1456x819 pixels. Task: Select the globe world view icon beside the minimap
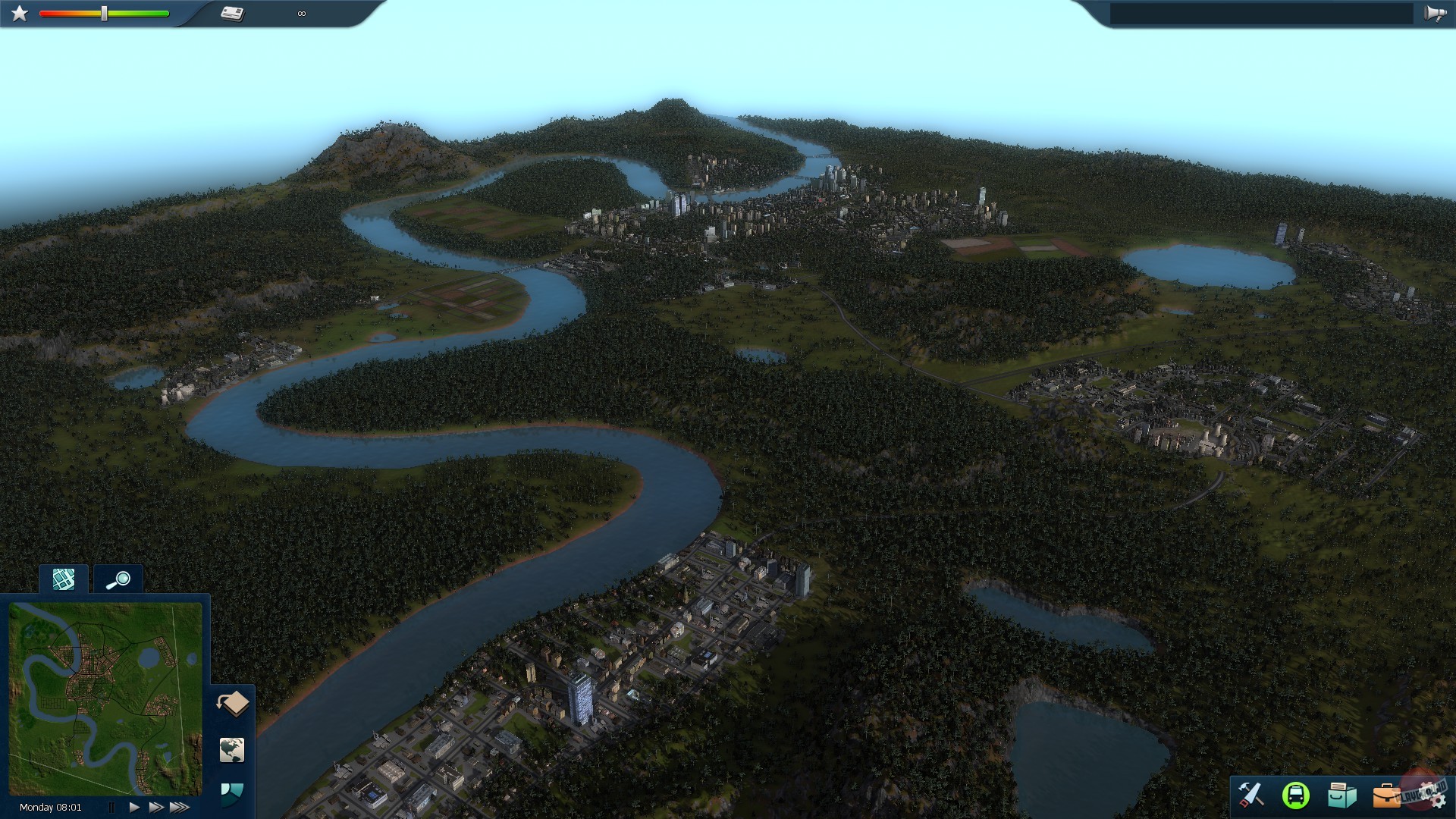point(233,750)
